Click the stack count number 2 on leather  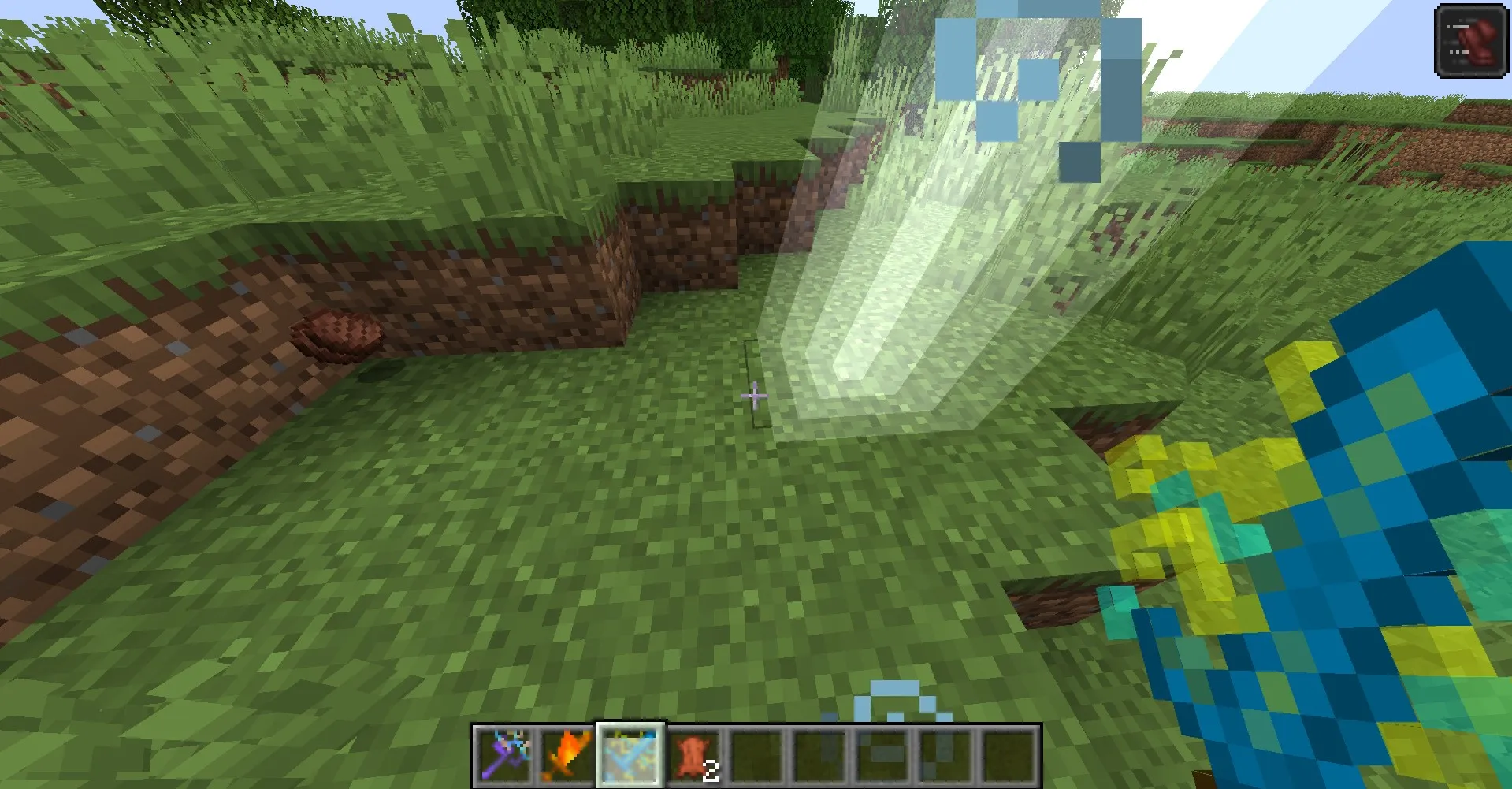click(711, 770)
